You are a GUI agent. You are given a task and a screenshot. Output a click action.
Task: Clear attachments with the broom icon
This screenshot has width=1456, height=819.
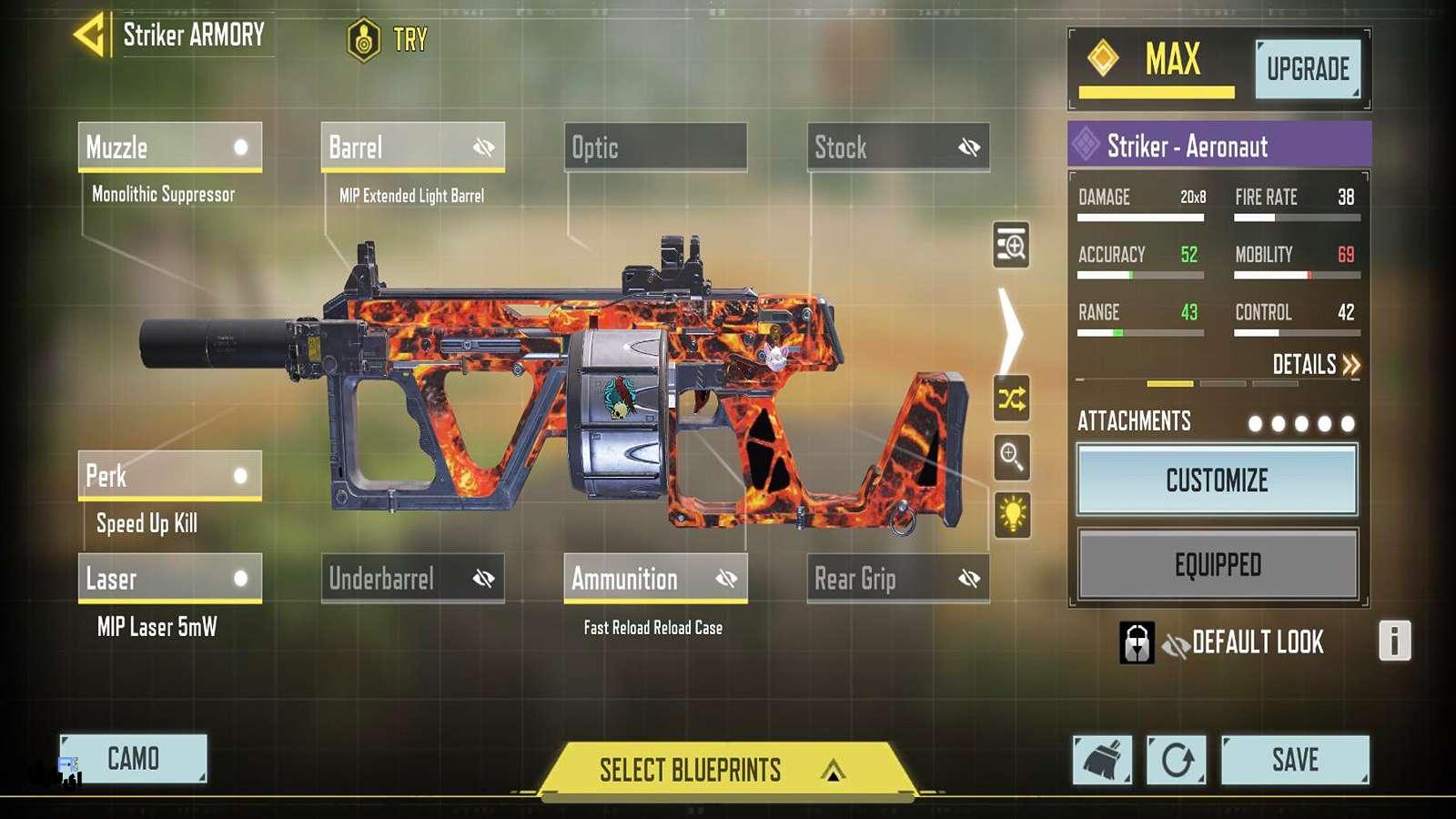pos(1102,760)
